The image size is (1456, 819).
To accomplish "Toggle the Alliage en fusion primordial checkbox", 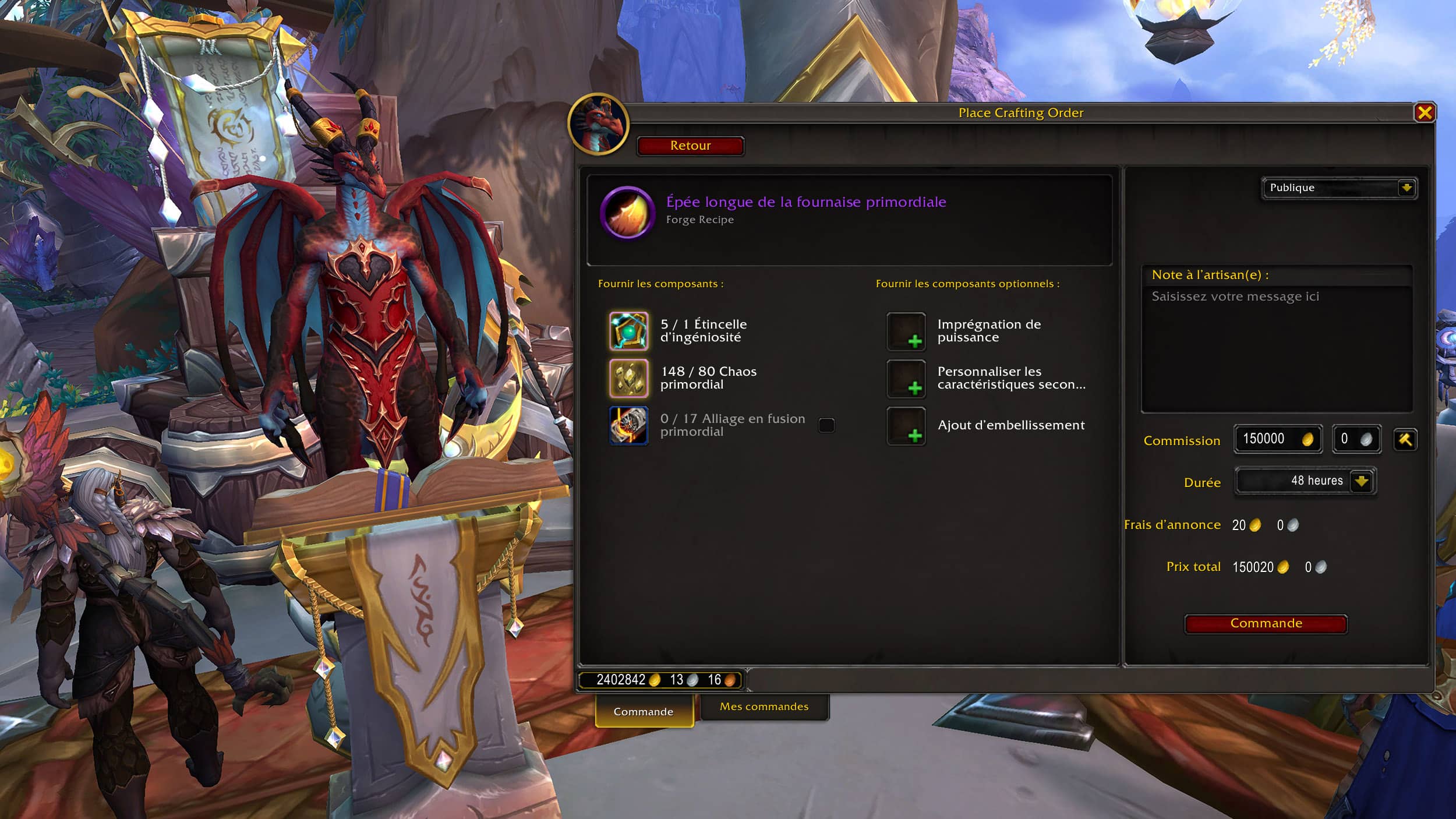I will (826, 425).
